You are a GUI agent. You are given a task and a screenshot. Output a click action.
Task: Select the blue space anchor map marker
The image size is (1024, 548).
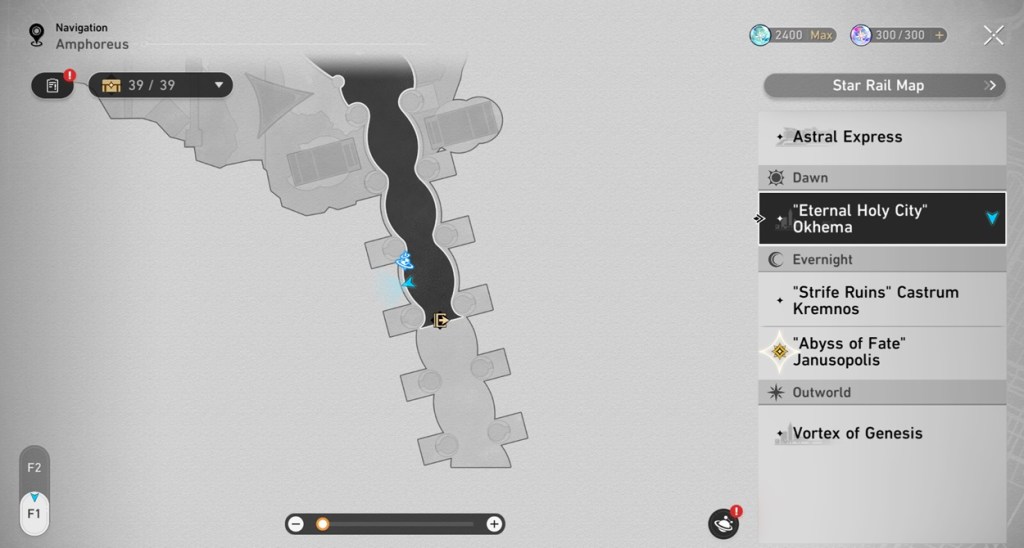405,261
